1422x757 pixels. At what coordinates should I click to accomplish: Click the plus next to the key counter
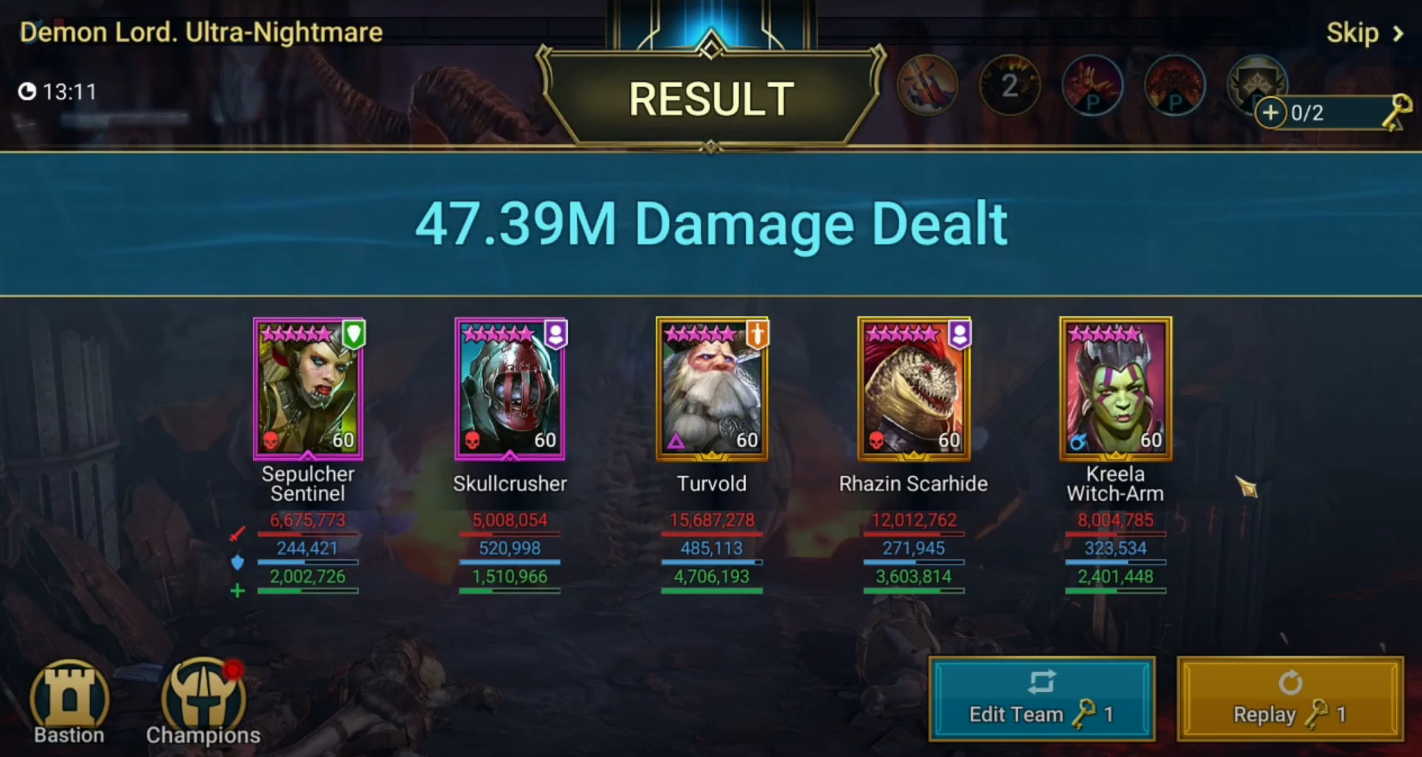pos(1271,113)
